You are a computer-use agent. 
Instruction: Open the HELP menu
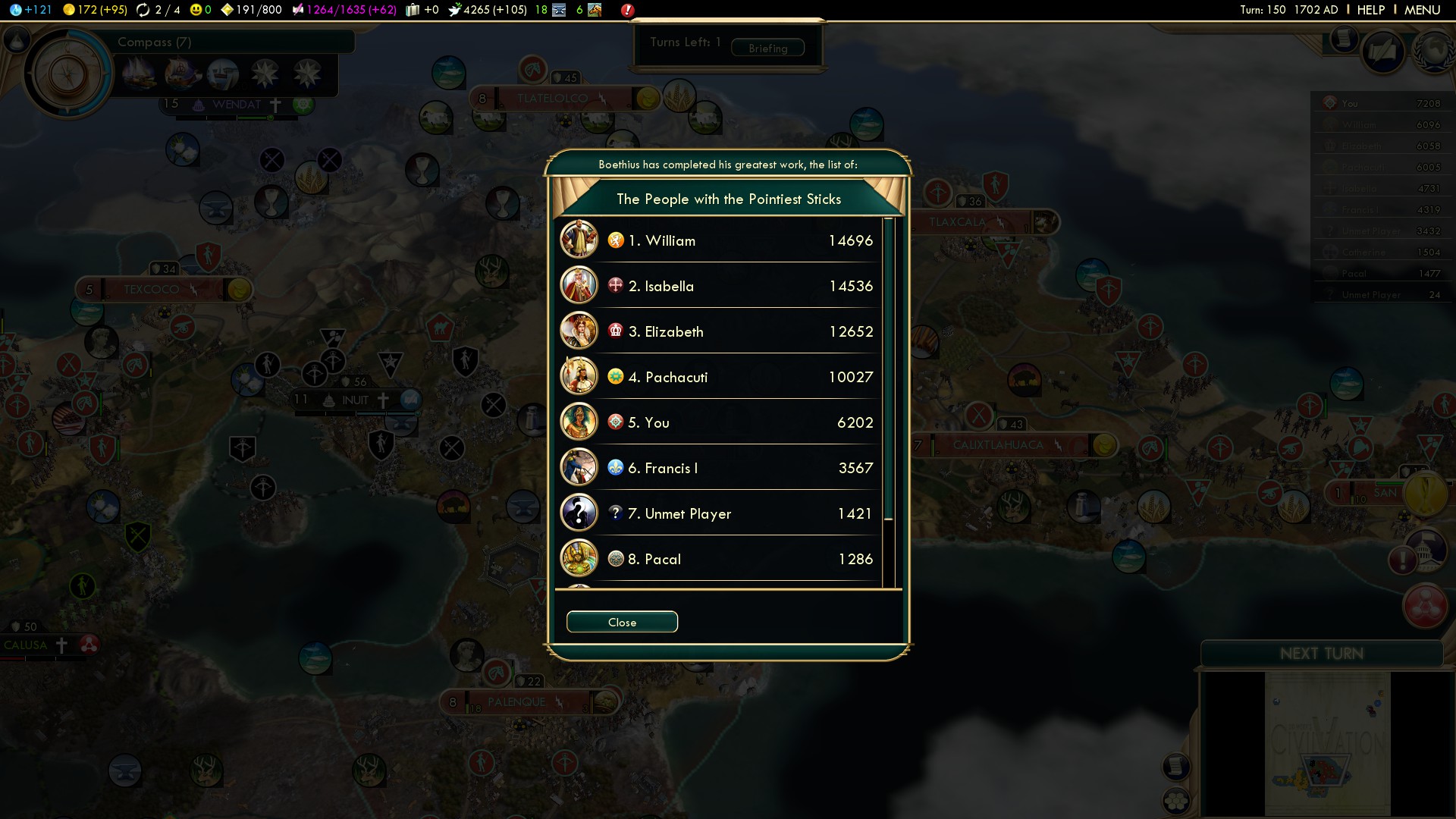coord(1370,10)
